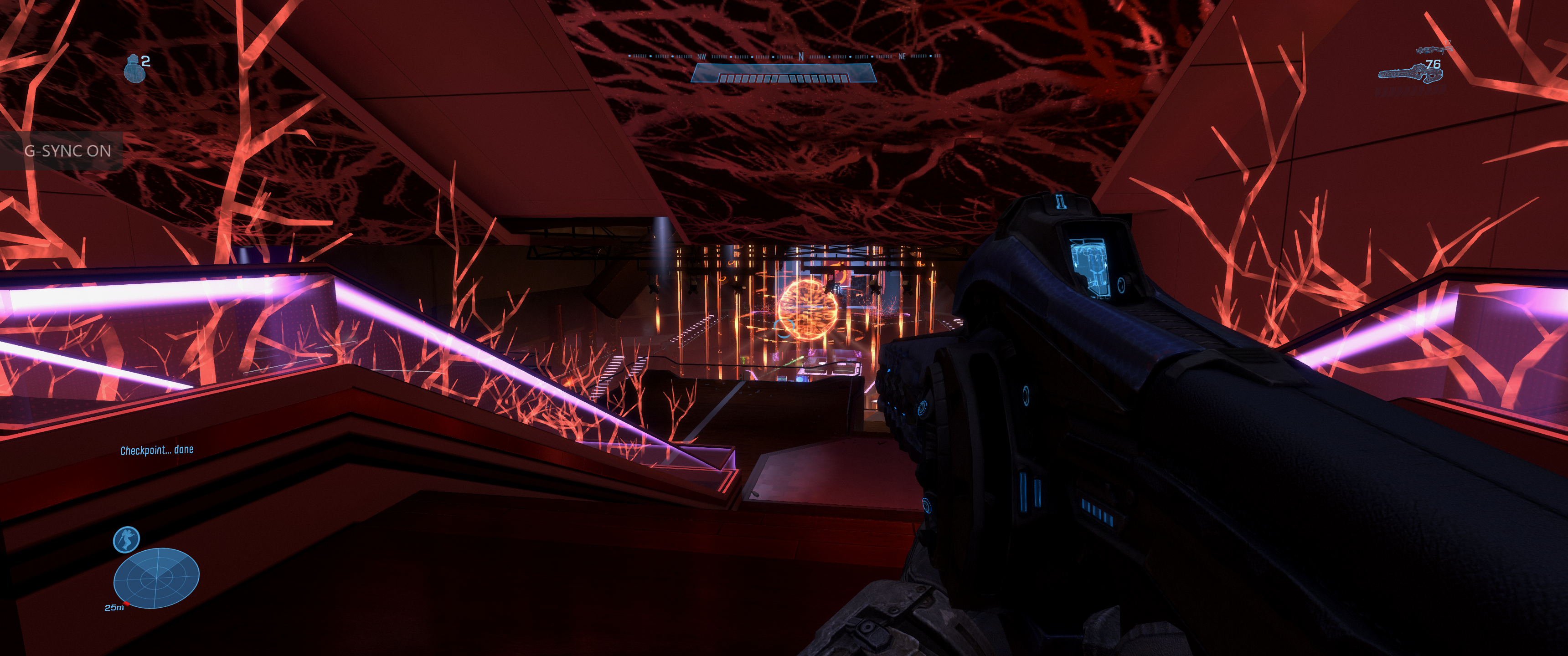Switch to the small secondary weapon icon
The width and height of the screenshot is (1568, 656).
1433,48
